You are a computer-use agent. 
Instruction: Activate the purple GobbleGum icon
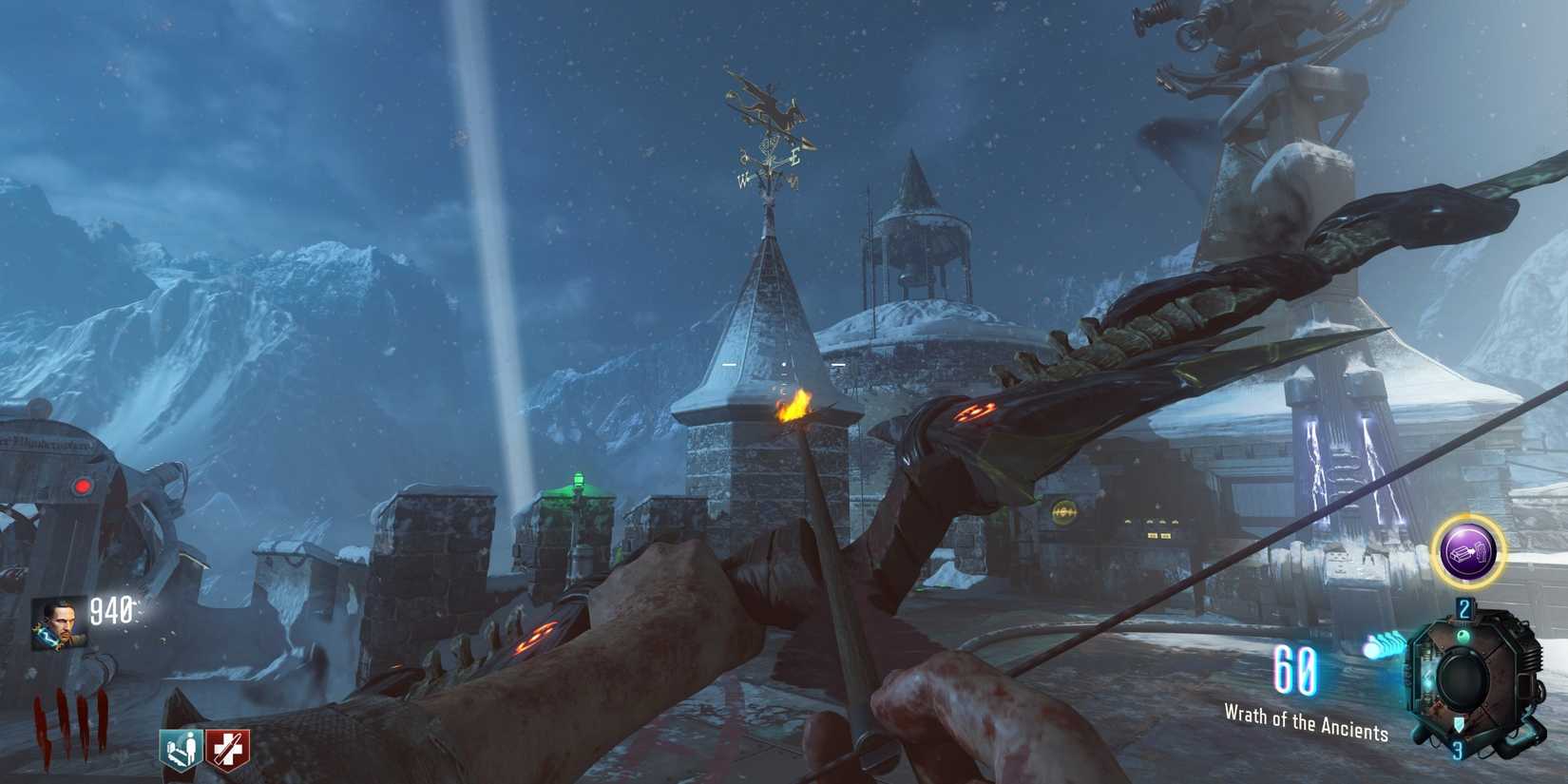(1468, 549)
